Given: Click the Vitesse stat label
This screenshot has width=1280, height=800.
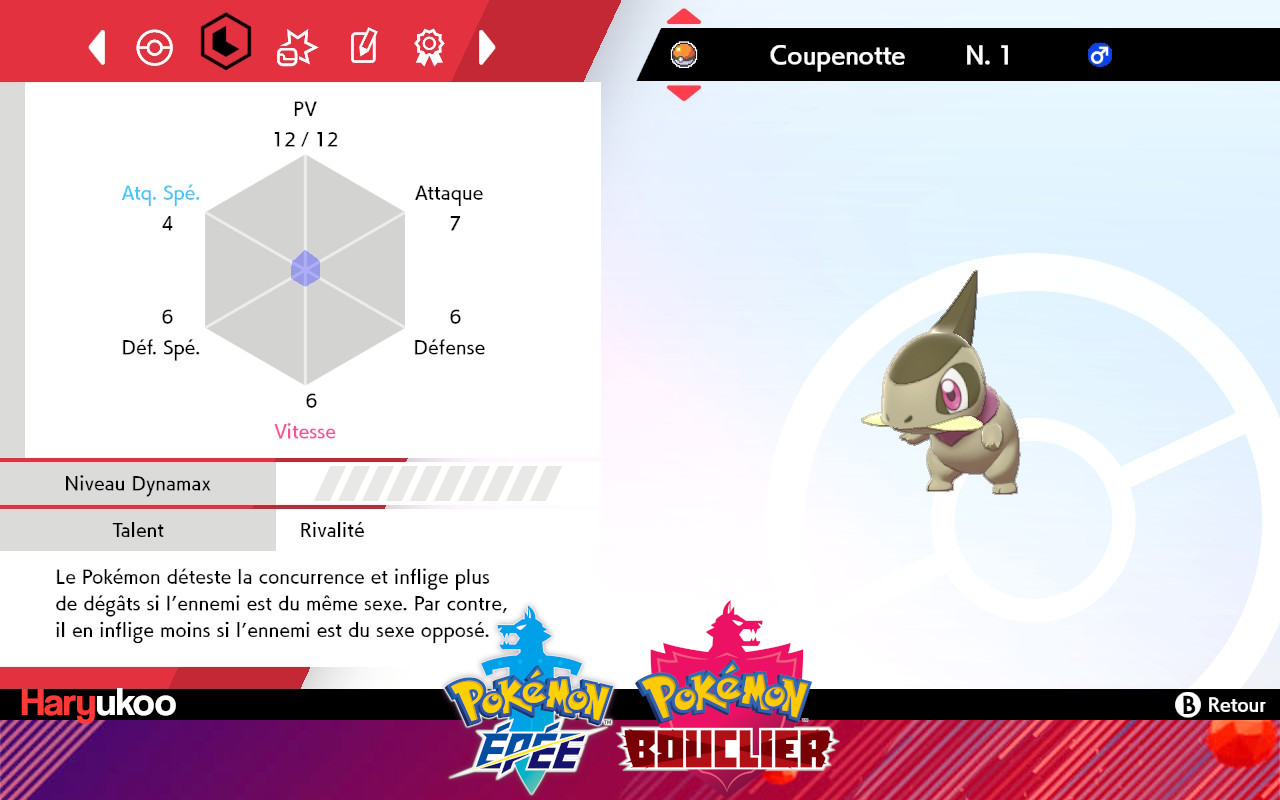Looking at the screenshot, I should (305, 431).
